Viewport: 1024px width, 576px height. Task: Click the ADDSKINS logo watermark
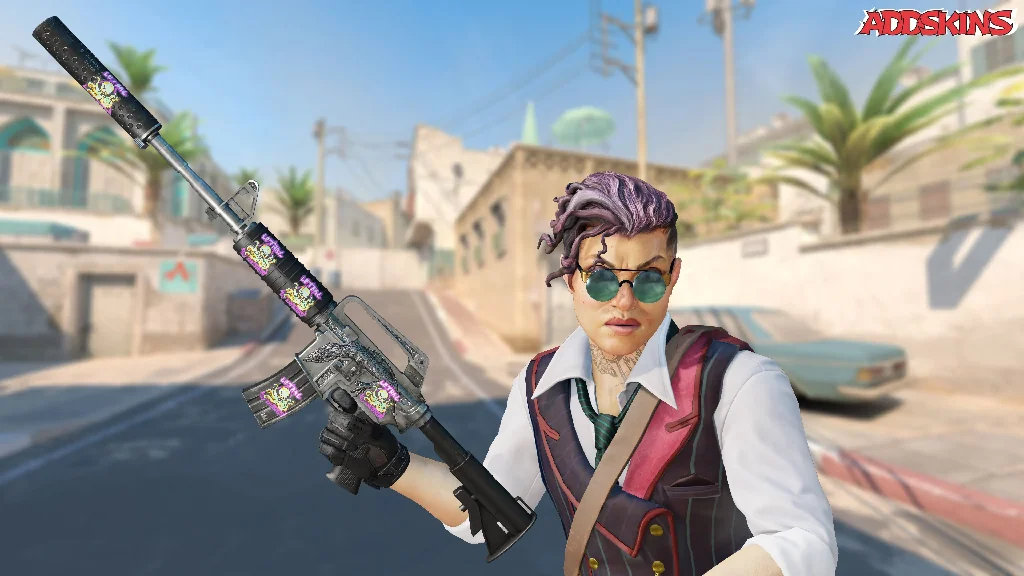(x=935, y=23)
